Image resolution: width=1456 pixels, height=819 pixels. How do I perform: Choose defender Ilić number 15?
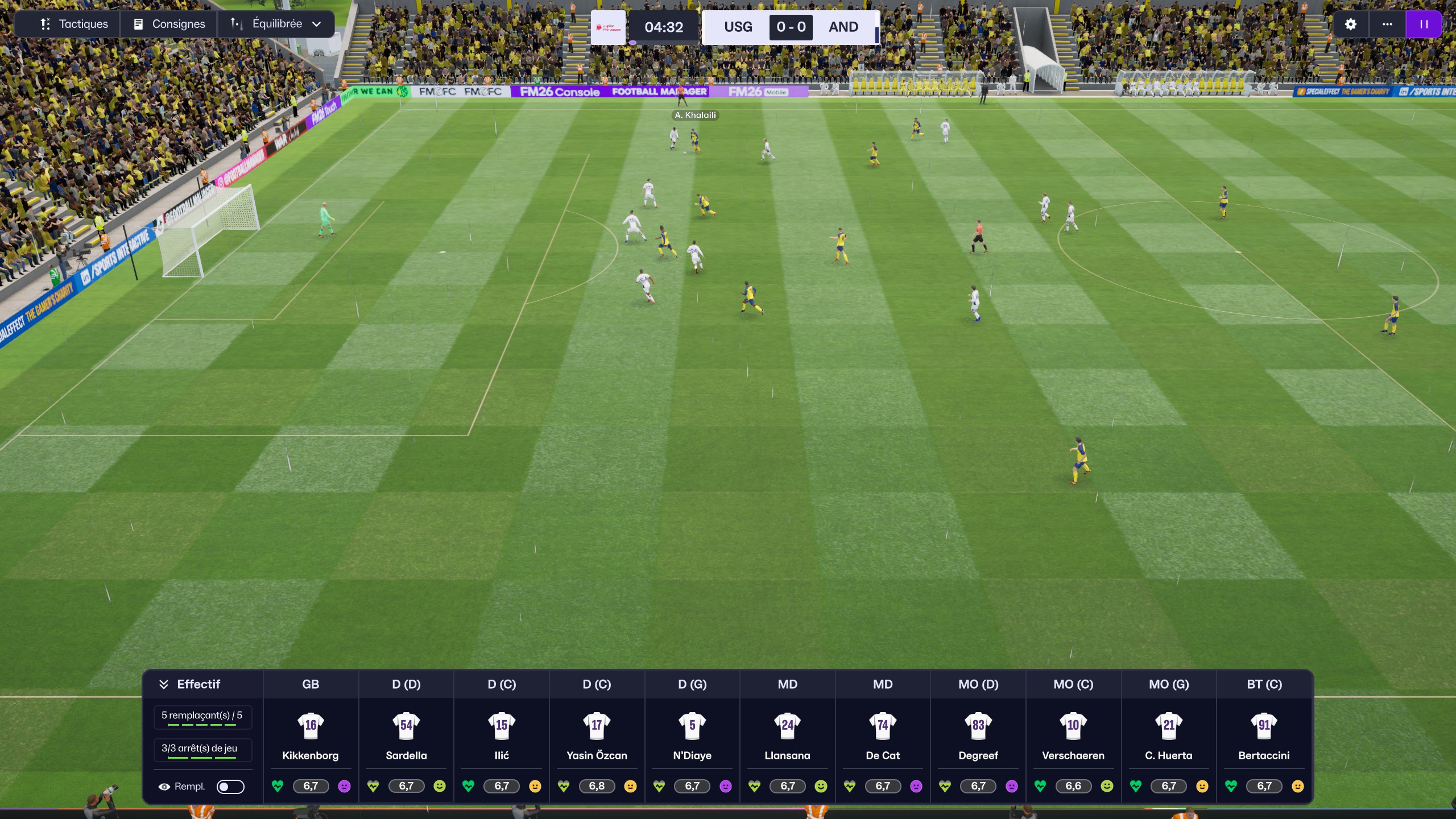point(502,737)
